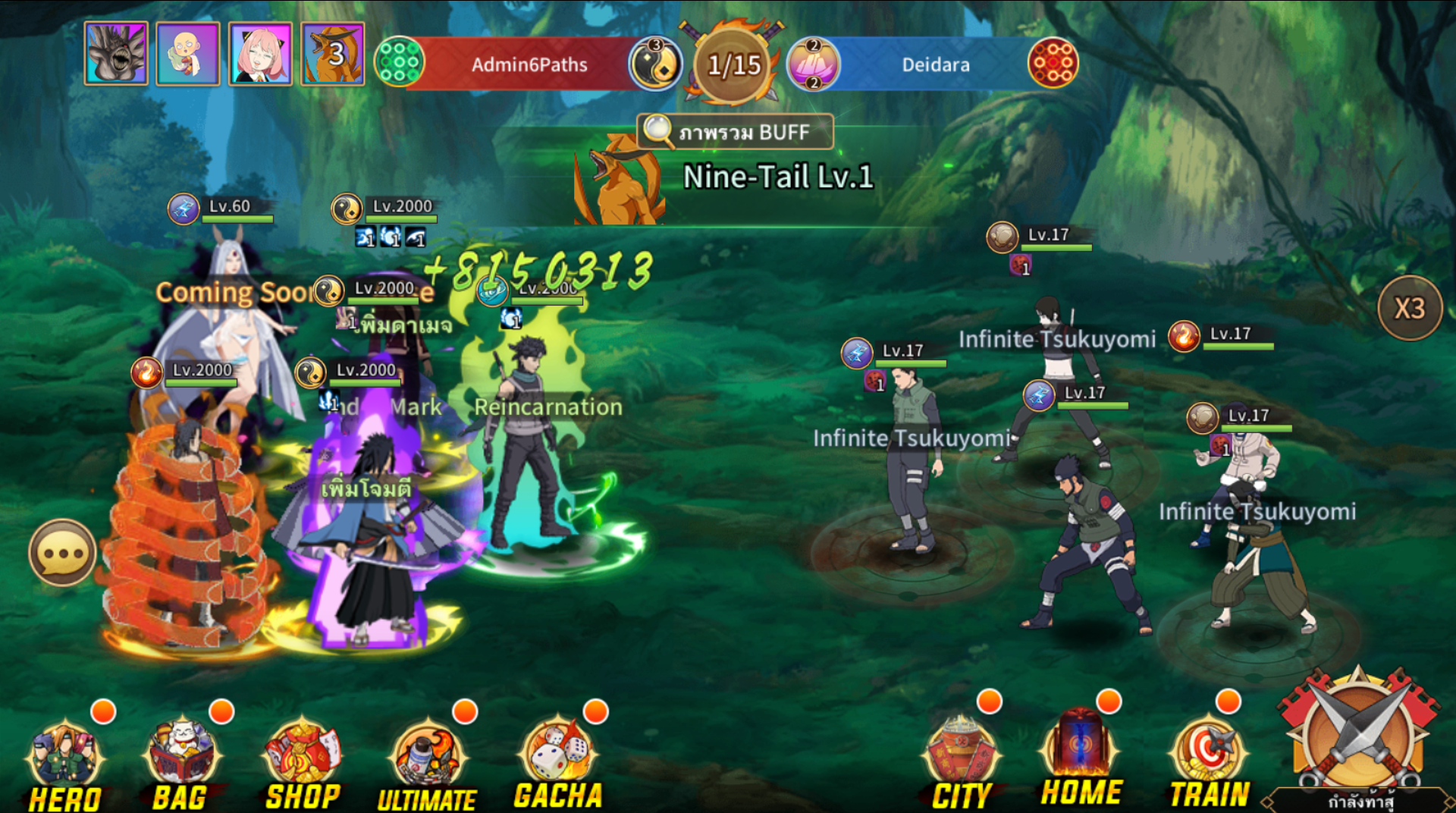The image size is (1456, 813).
Task: Select the bald baby character portrait
Action: (188, 54)
